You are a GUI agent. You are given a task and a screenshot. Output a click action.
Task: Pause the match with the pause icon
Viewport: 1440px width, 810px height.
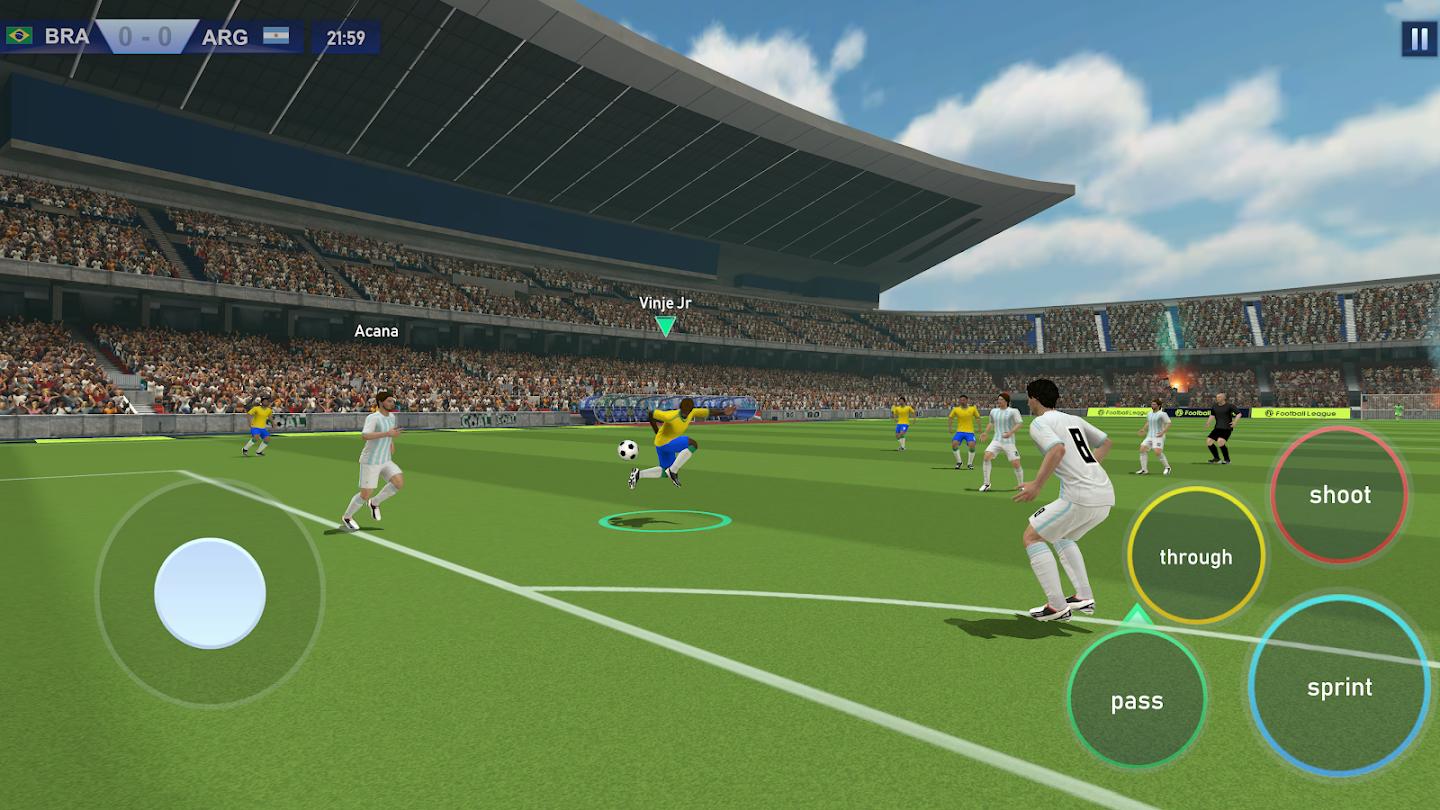point(1416,40)
